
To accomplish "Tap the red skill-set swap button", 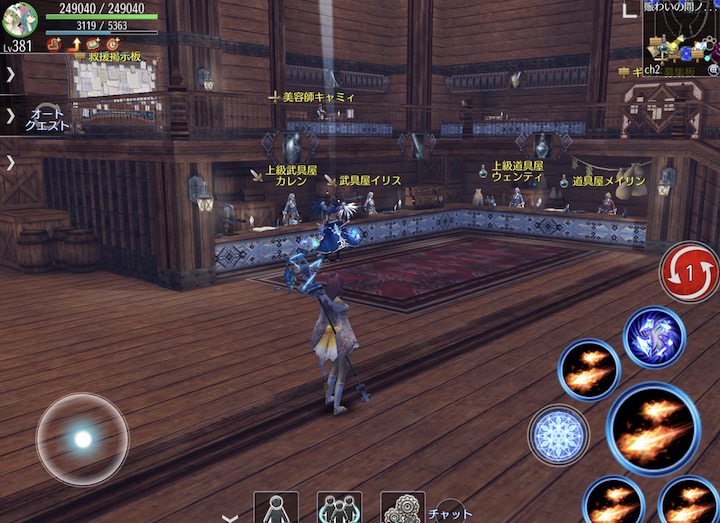I will (689, 271).
